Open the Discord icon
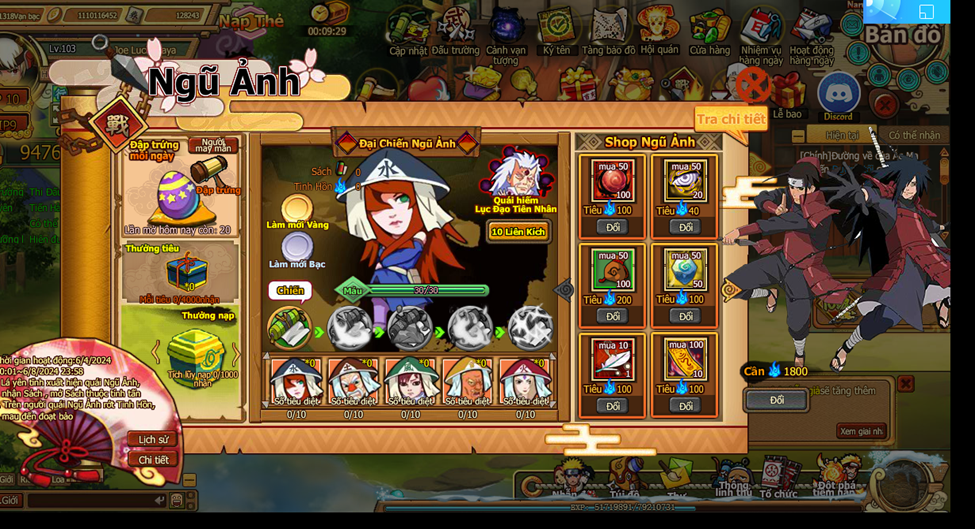975x529 pixels. coord(838,96)
